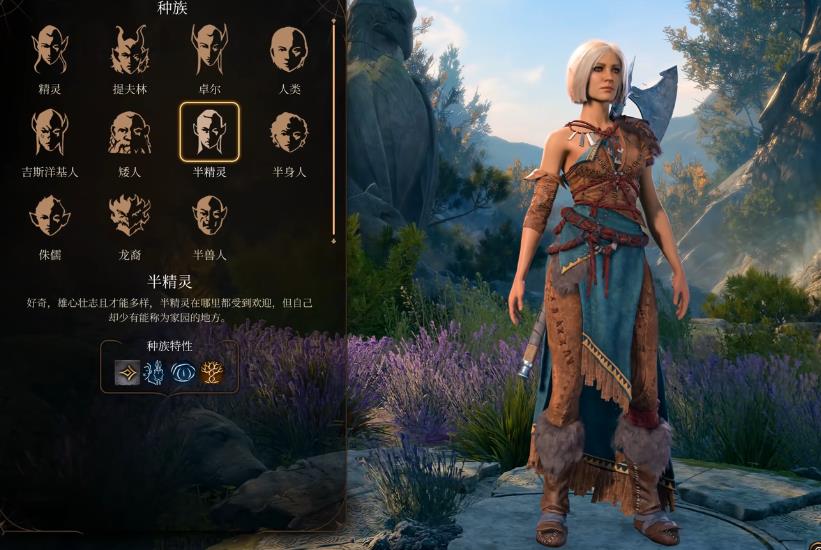Choose the 半兽人 (Half-Orc) race

(209, 215)
